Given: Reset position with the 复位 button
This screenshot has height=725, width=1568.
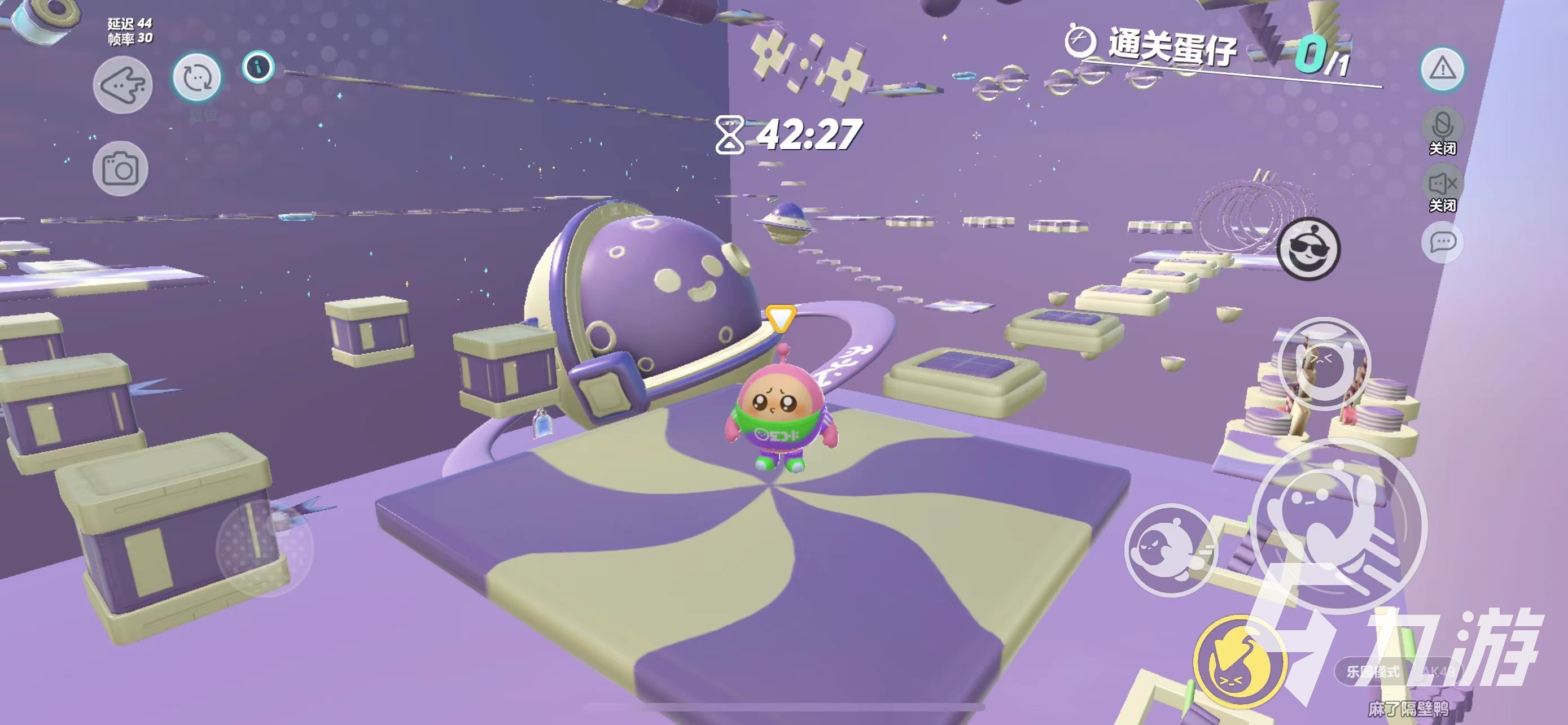Looking at the screenshot, I should tap(196, 78).
